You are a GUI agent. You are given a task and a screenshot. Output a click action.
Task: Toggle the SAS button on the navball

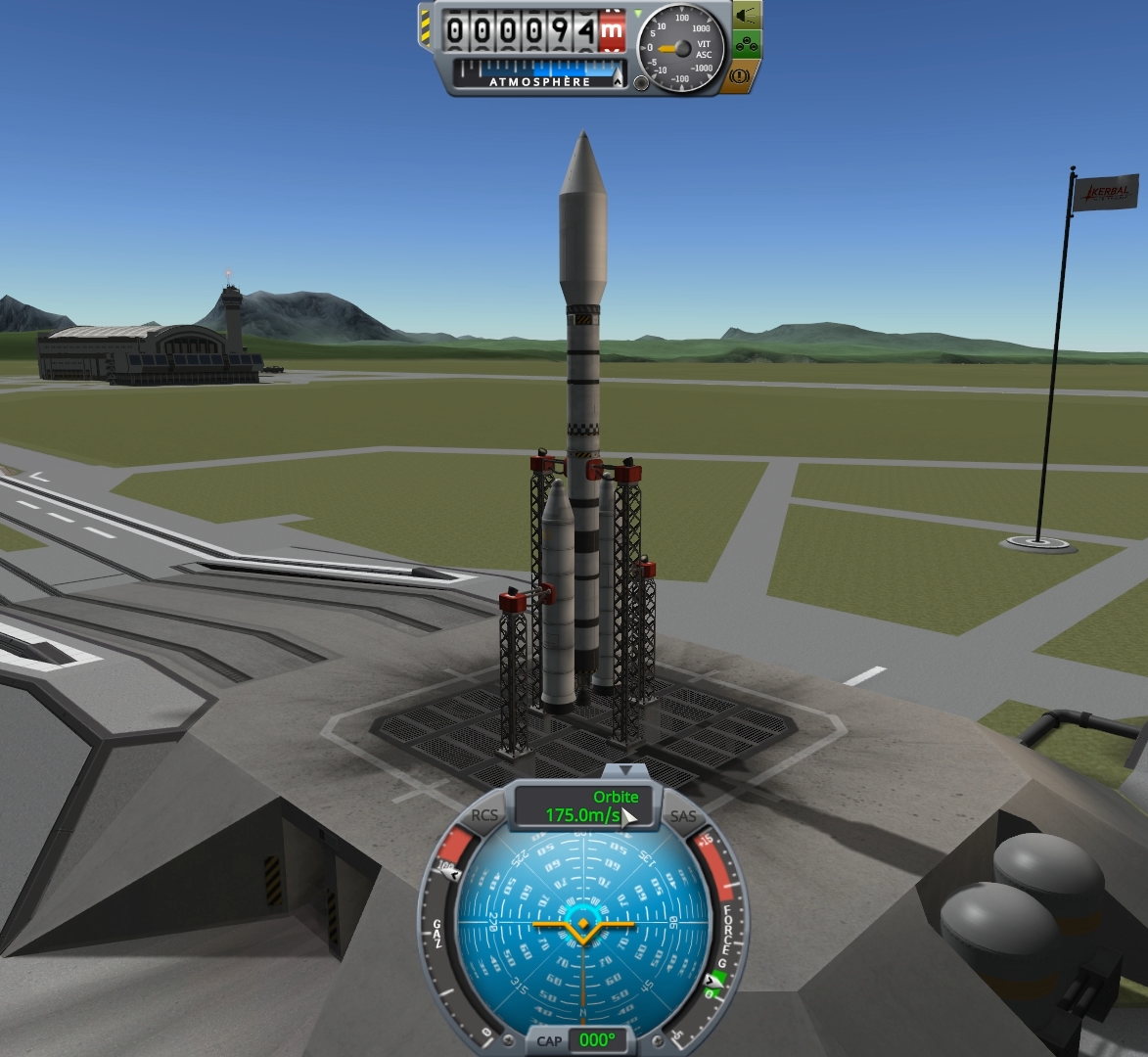683,816
